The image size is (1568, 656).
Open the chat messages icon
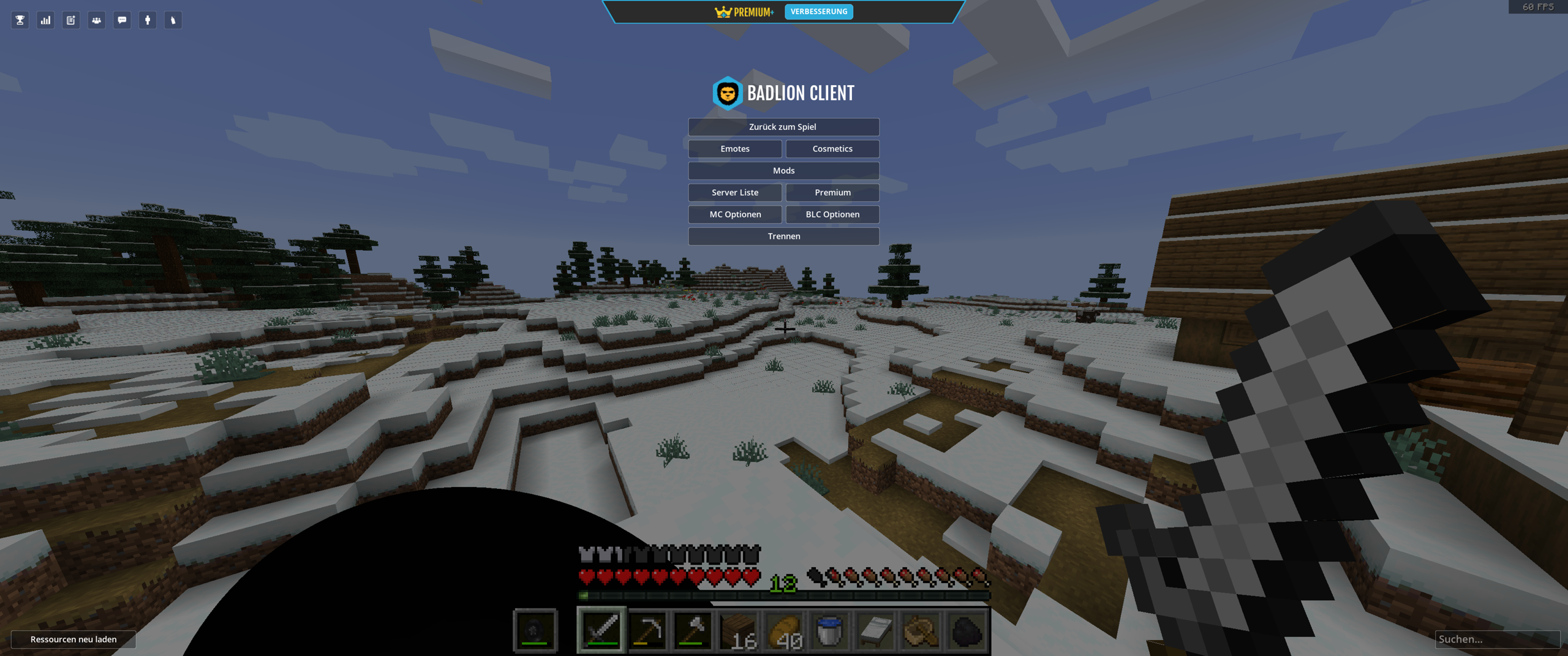121,20
